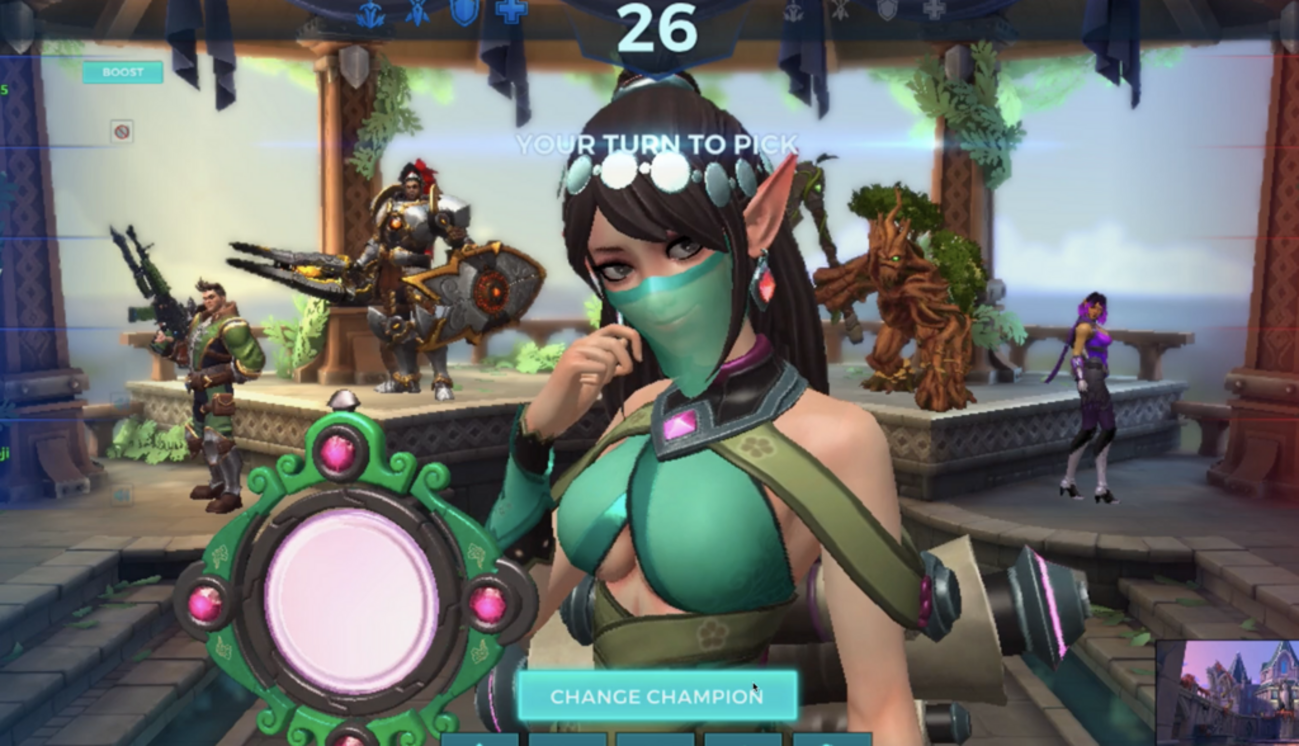
Task: Click the Change Champion button
Action: [657, 696]
